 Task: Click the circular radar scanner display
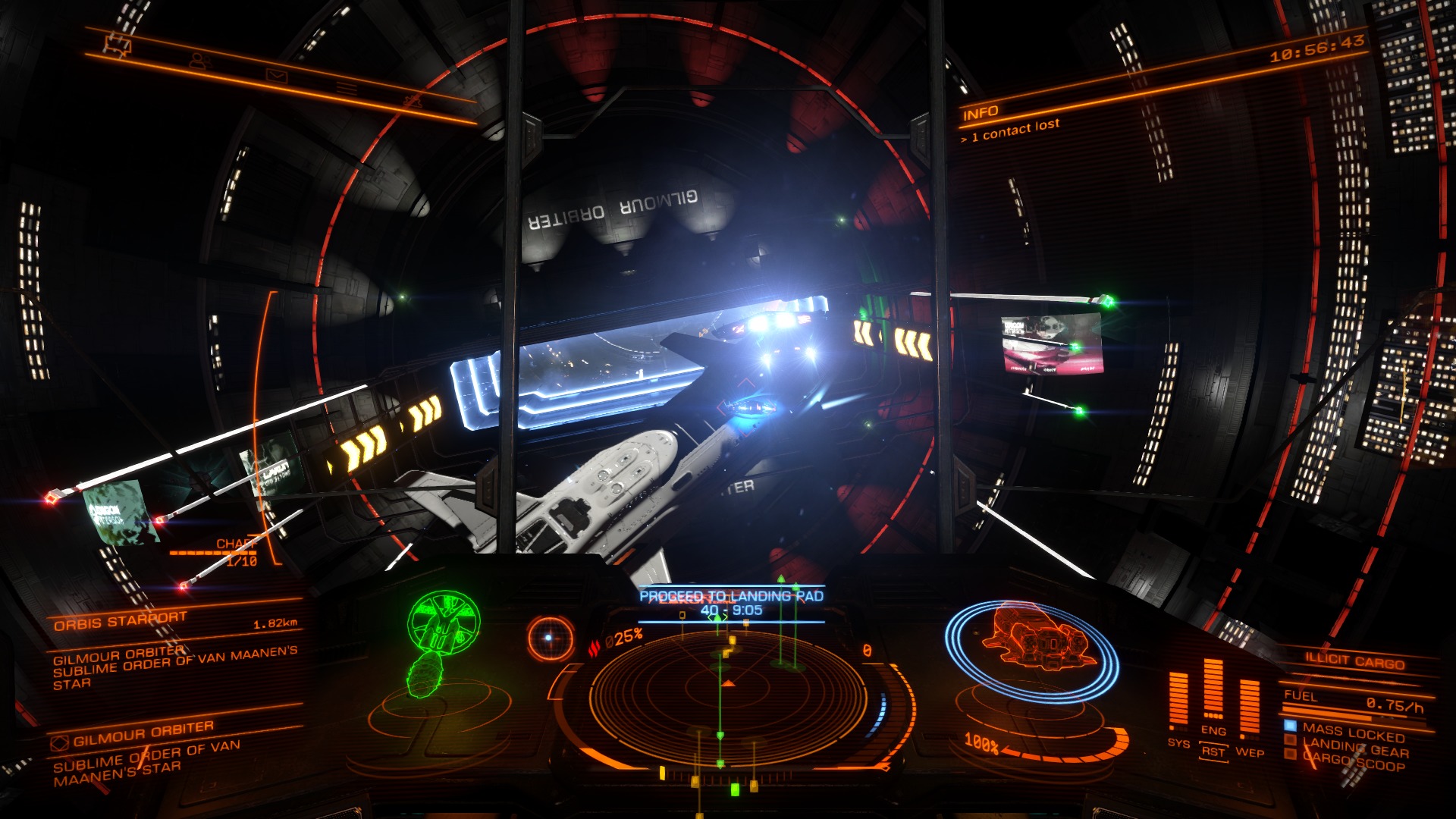[728, 686]
